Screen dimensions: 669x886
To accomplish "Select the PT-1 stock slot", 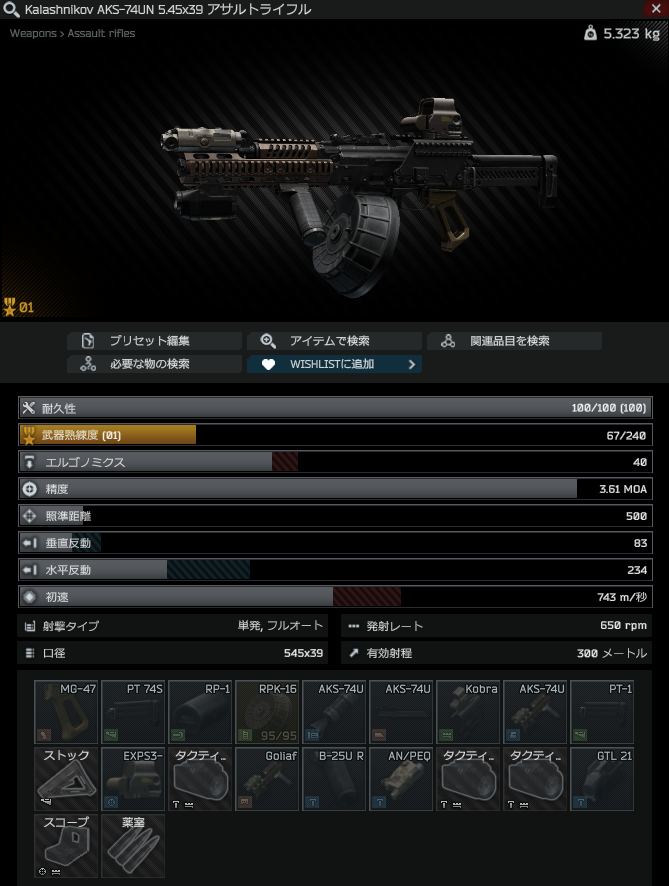I will point(602,712).
